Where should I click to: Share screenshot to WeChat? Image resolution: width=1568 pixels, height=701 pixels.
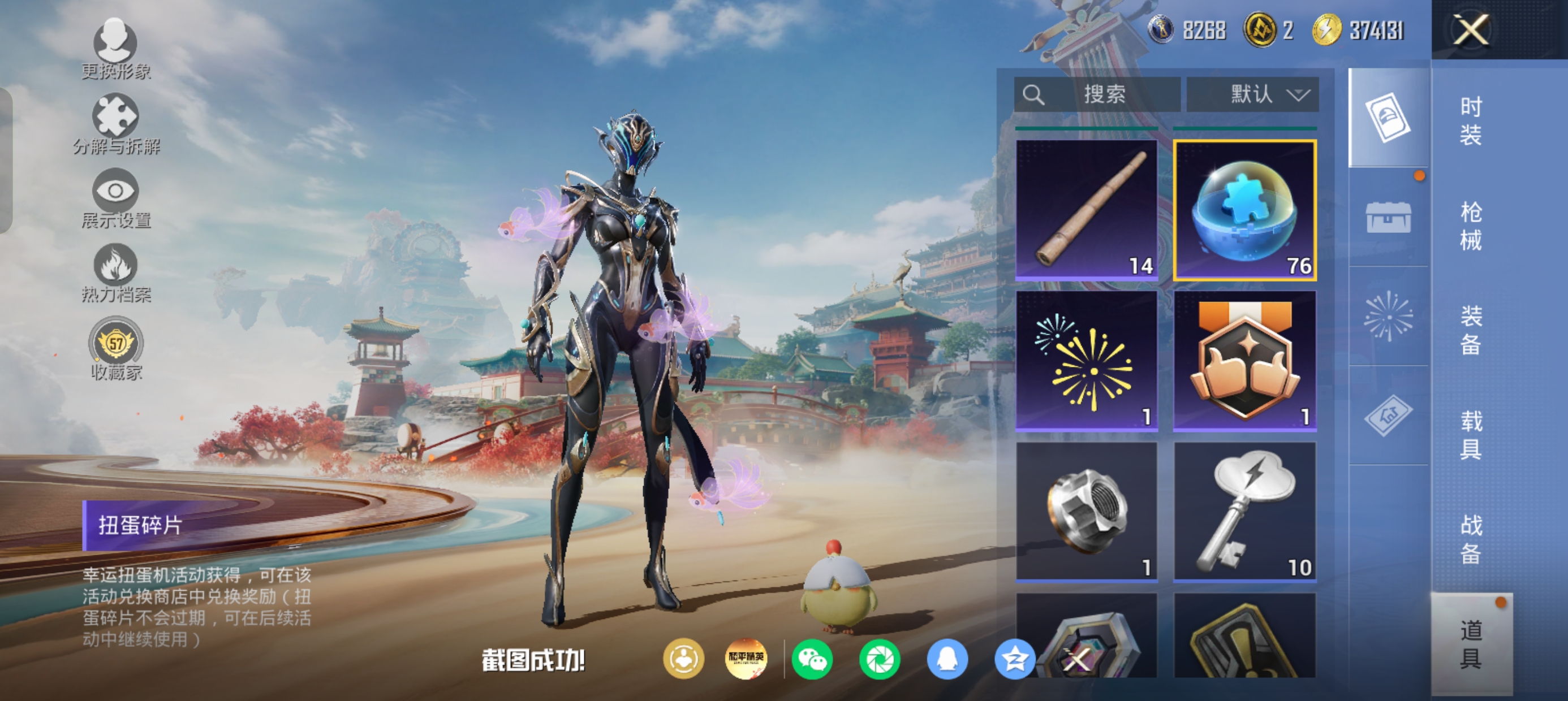click(812, 659)
